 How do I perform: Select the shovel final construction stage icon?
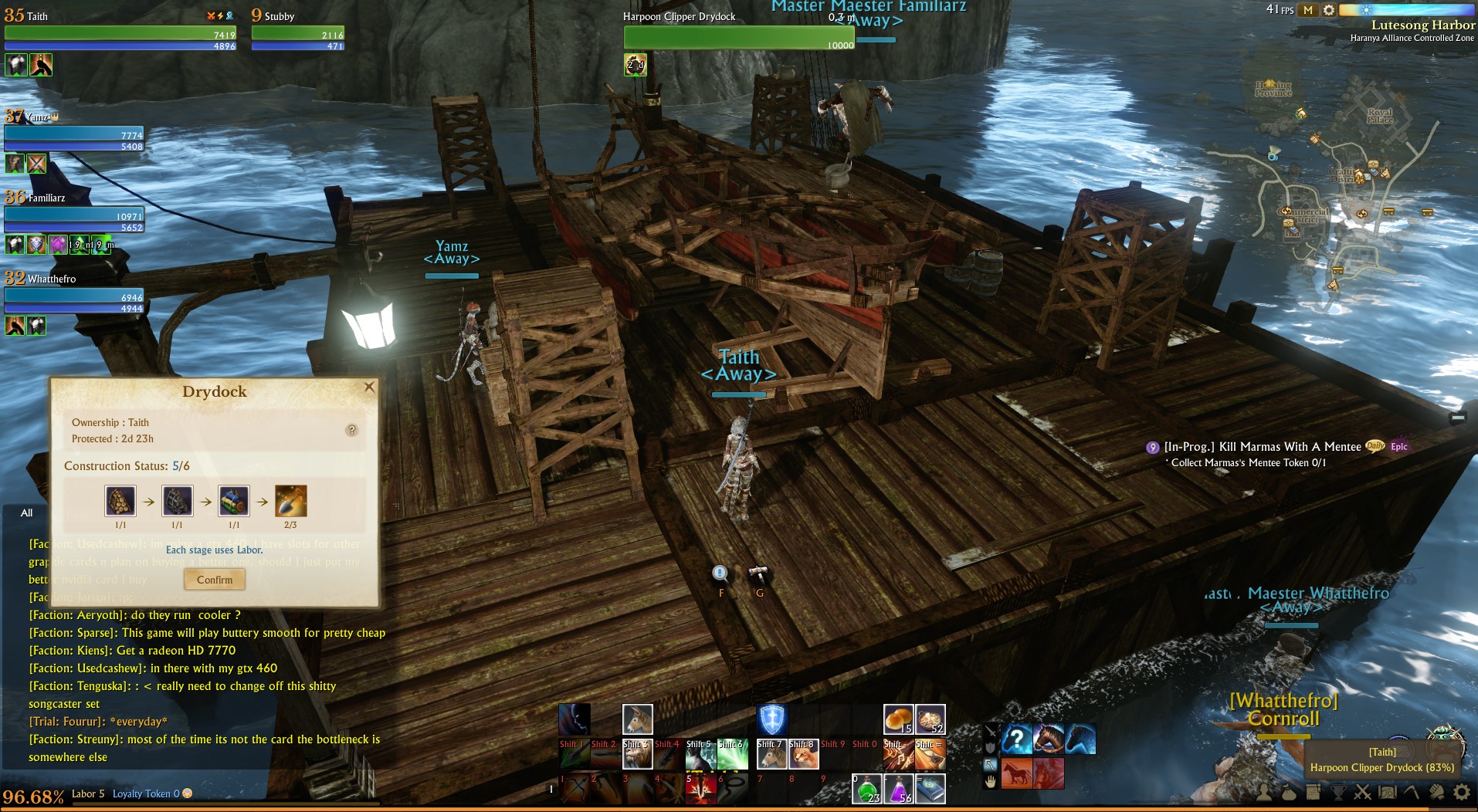point(291,501)
